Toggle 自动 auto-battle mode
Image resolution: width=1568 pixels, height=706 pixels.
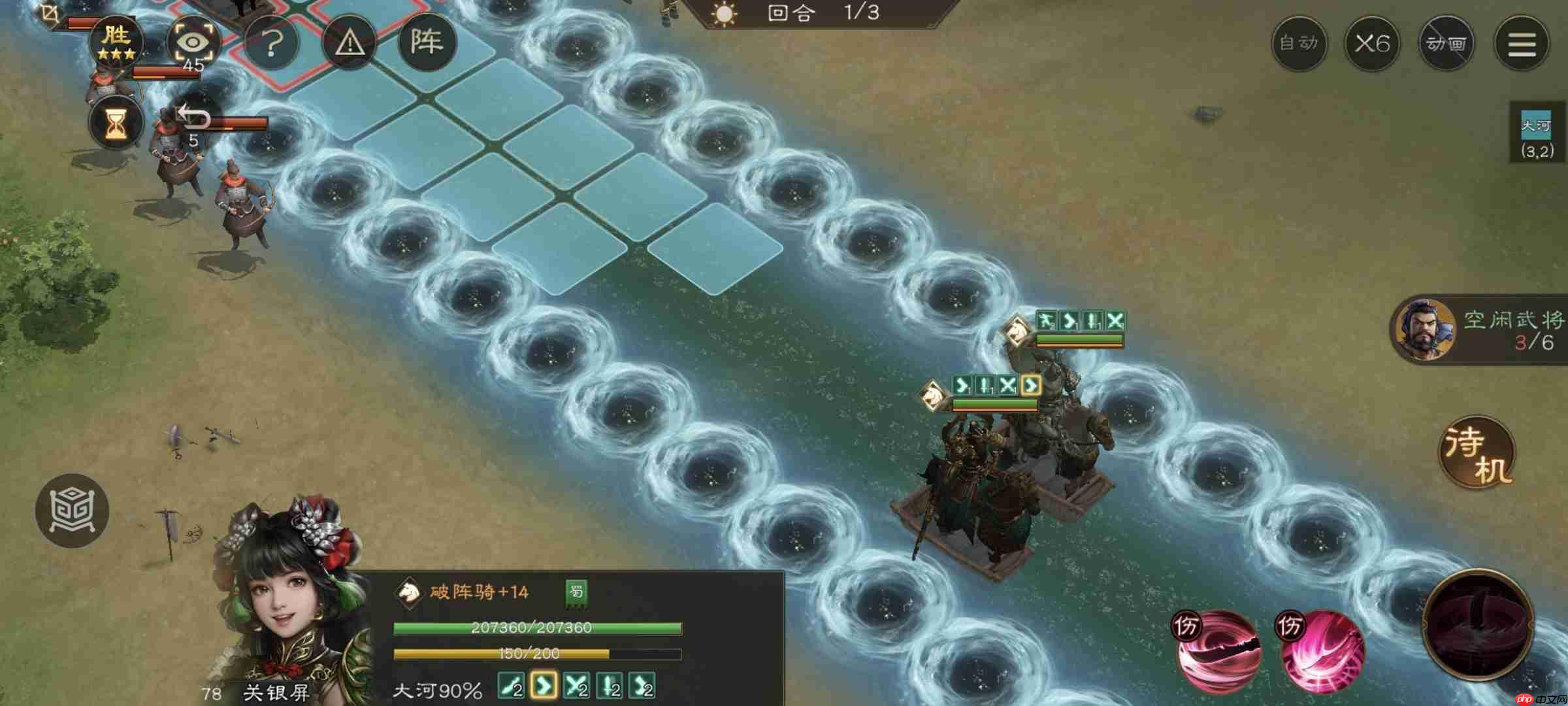point(1299,43)
